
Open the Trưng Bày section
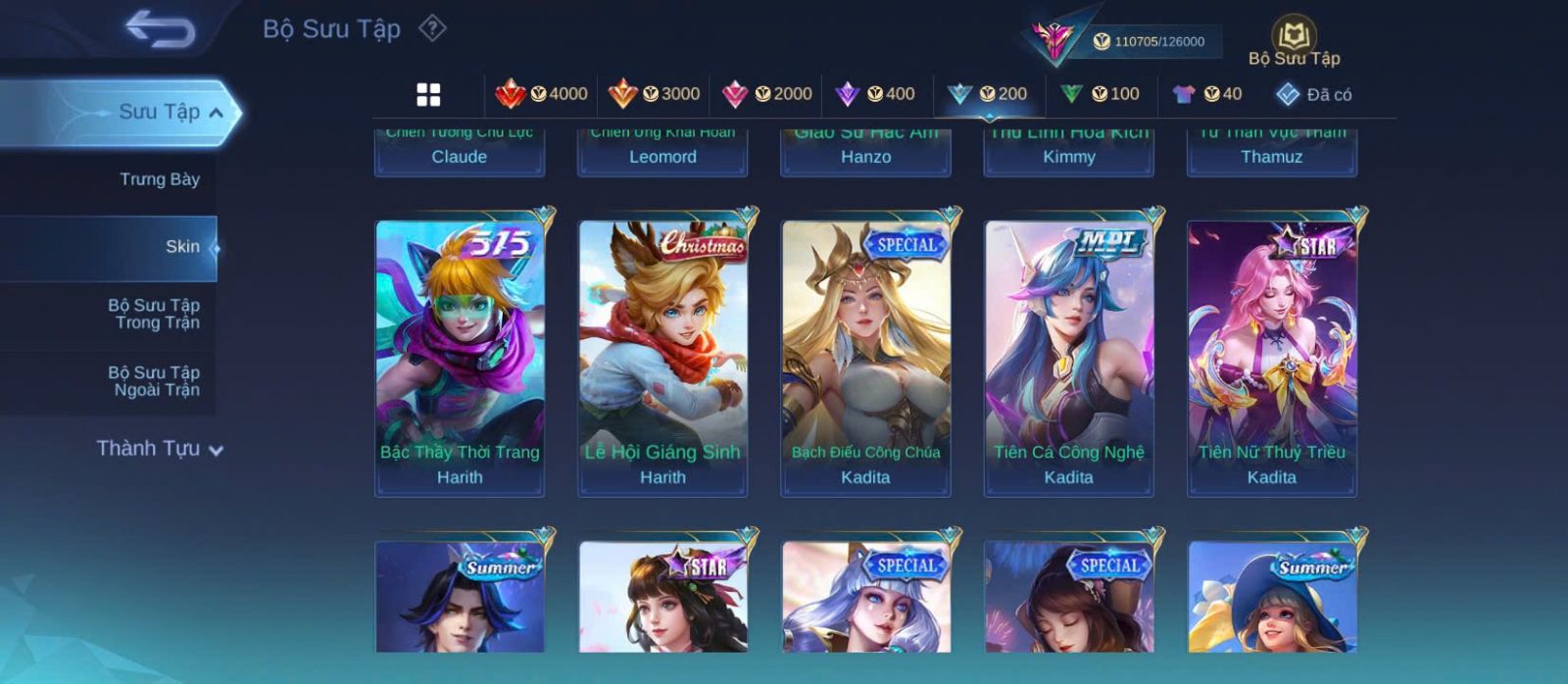(159, 179)
